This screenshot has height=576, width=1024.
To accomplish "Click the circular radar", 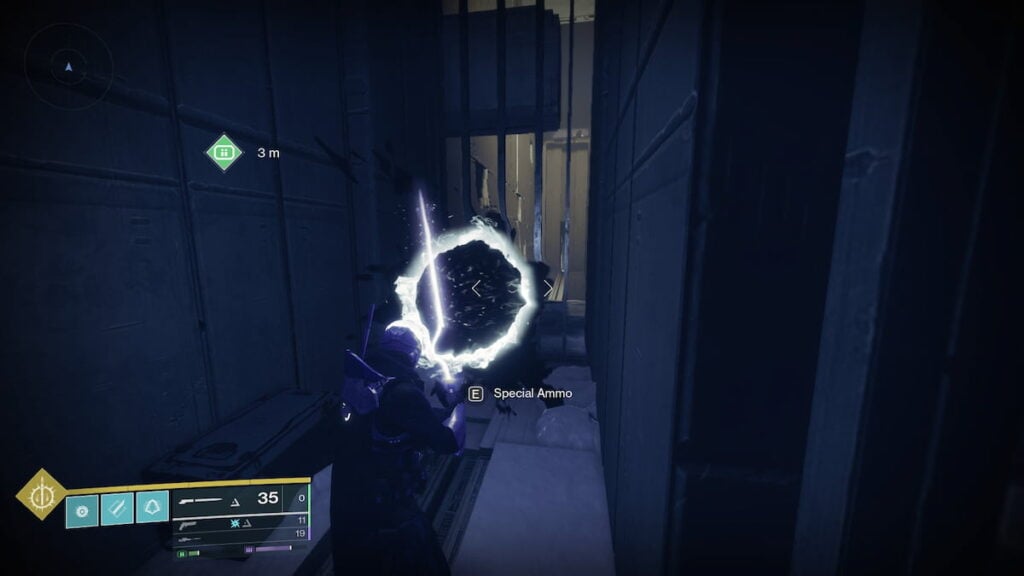I will pyautogui.click(x=68, y=67).
